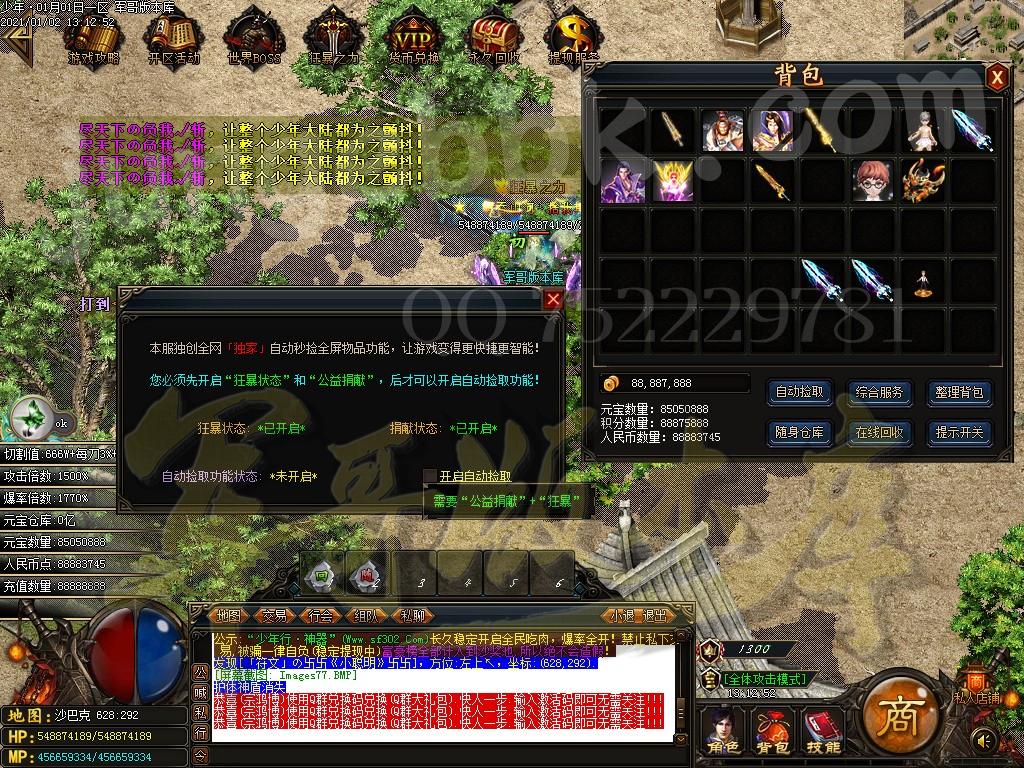Screen dimensions: 1024x768
Task: Open 自动捡取 in the backpack panel
Action: [x=800, y=392]
